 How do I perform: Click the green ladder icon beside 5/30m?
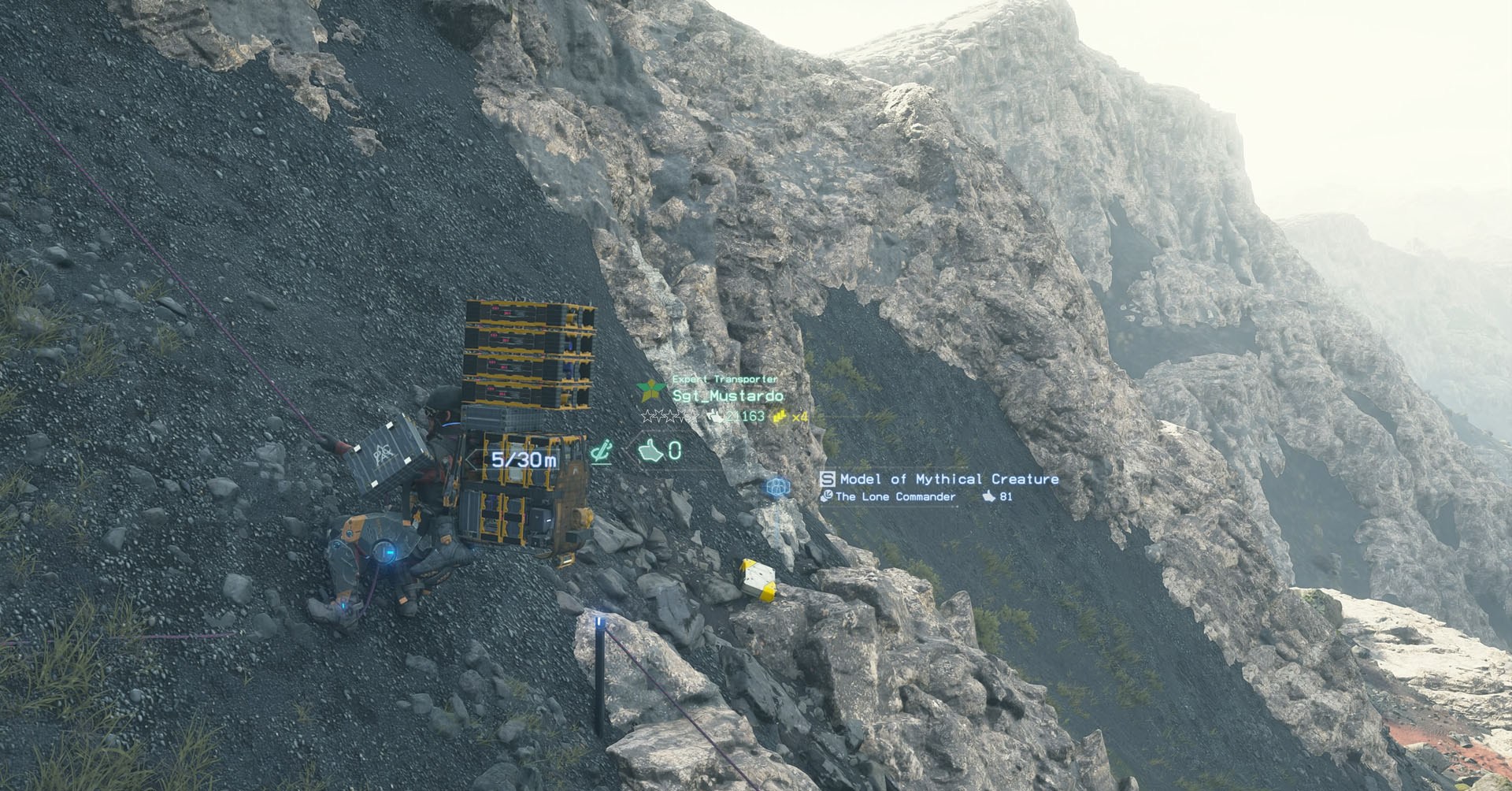point(601,451)
